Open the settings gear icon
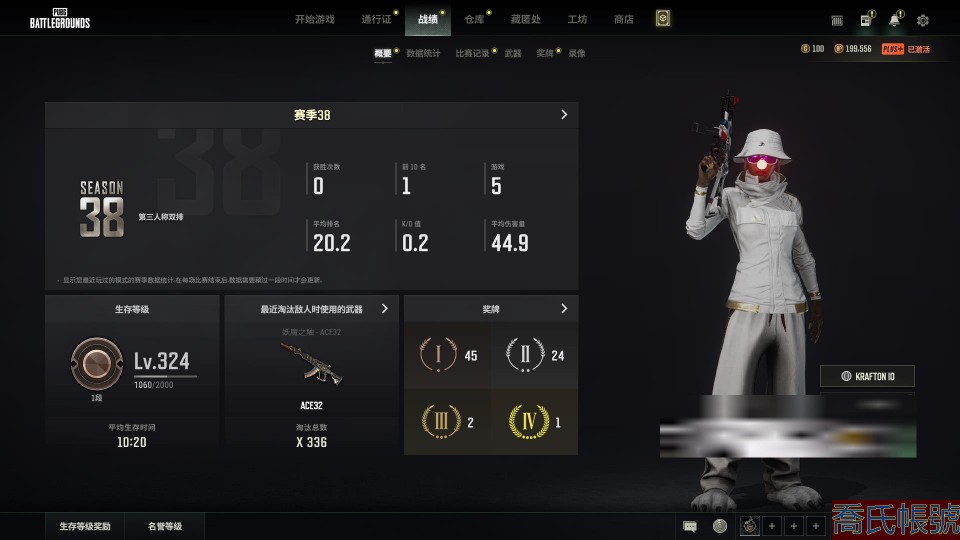This screenshot has height=540, width=960. click(922, 20)
